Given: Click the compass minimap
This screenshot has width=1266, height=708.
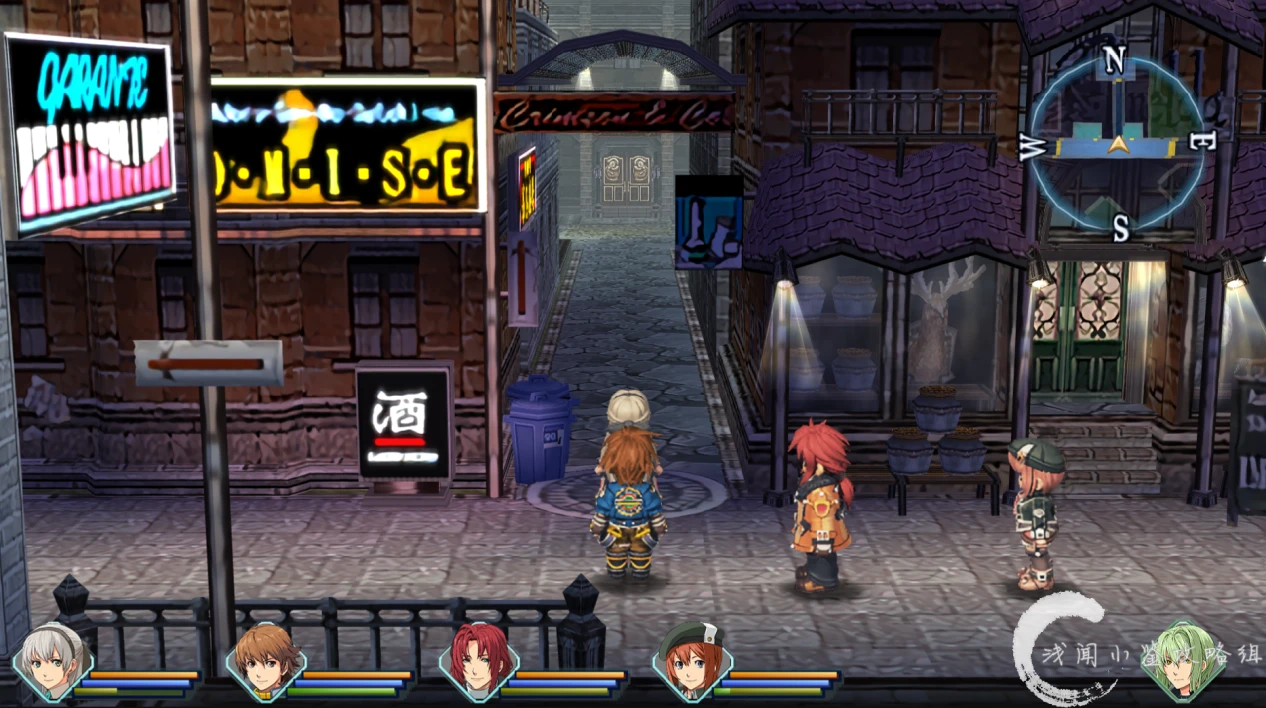Looking at the screenshot, I should click(1117, 145).
